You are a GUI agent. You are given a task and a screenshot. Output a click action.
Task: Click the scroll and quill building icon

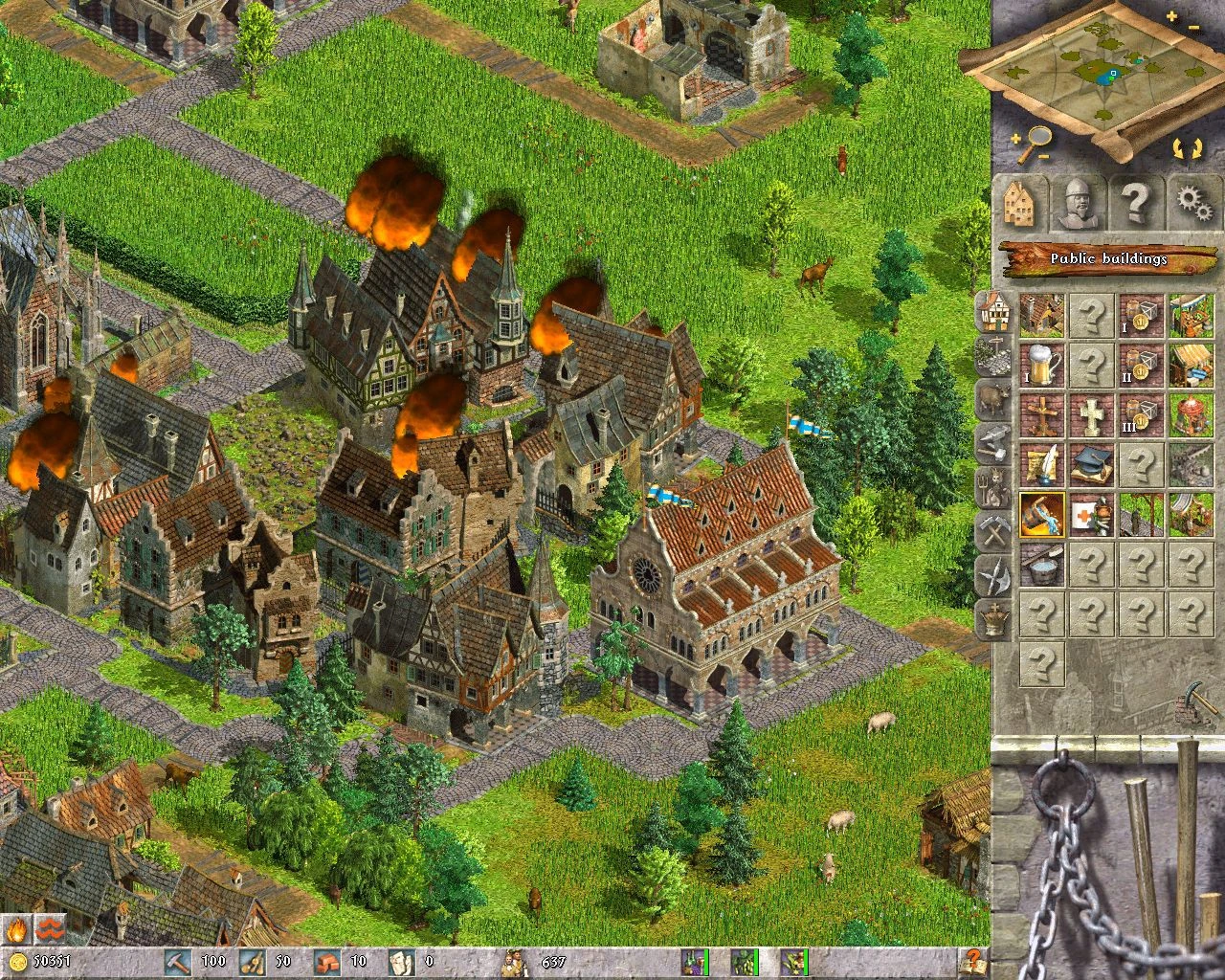click(x=1042, y=466)
